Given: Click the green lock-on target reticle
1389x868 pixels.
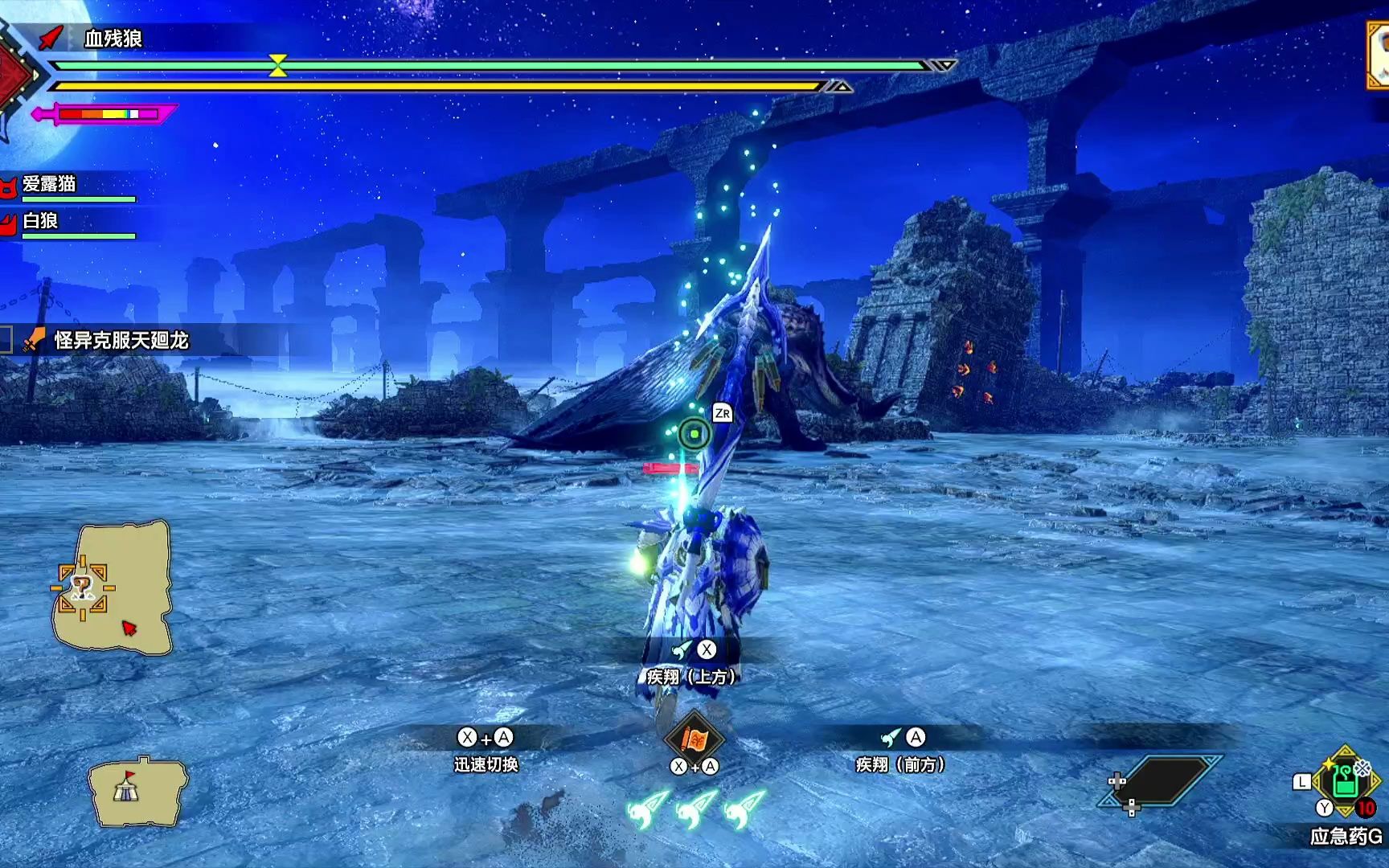Looking at the screenshot, I should (694, 434).
